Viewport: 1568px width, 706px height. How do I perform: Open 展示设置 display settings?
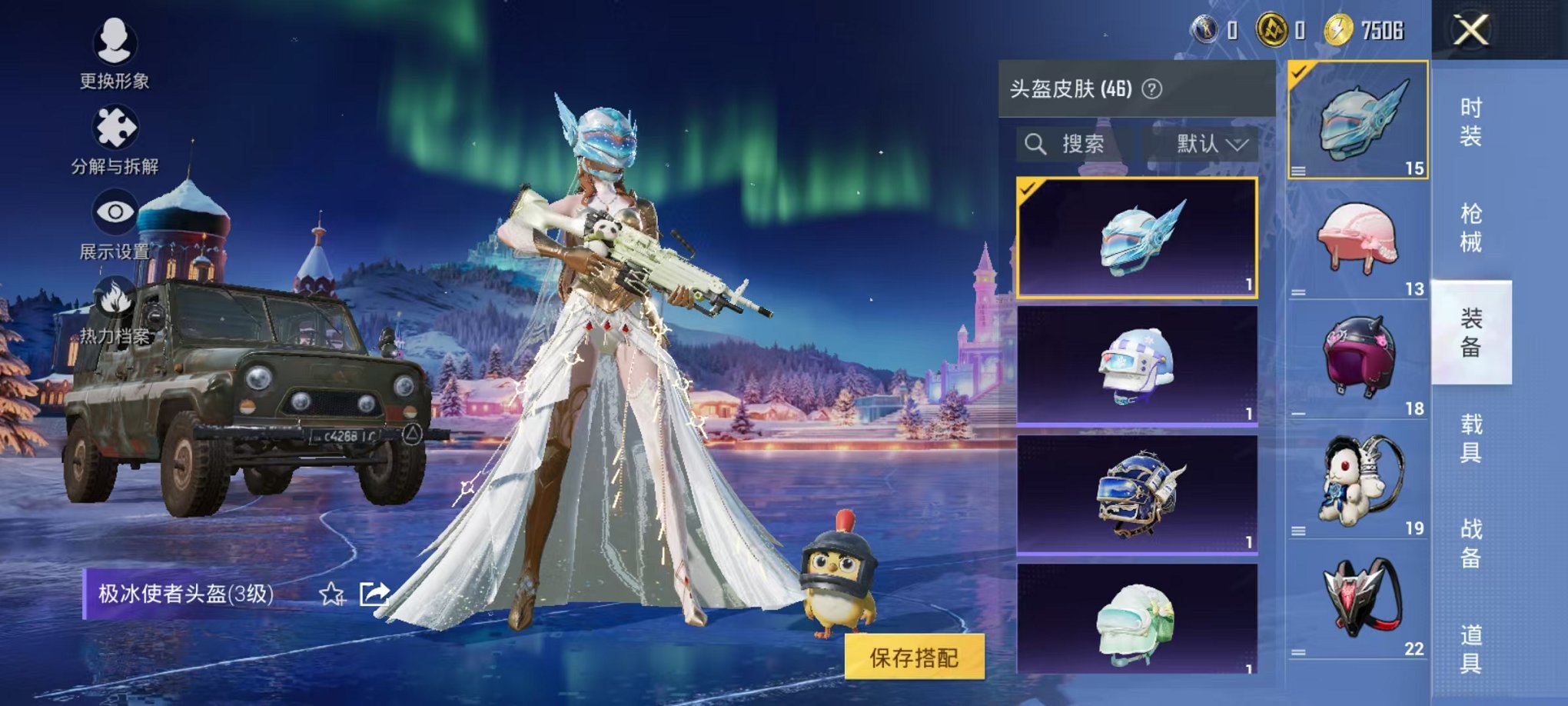point(115,209)
